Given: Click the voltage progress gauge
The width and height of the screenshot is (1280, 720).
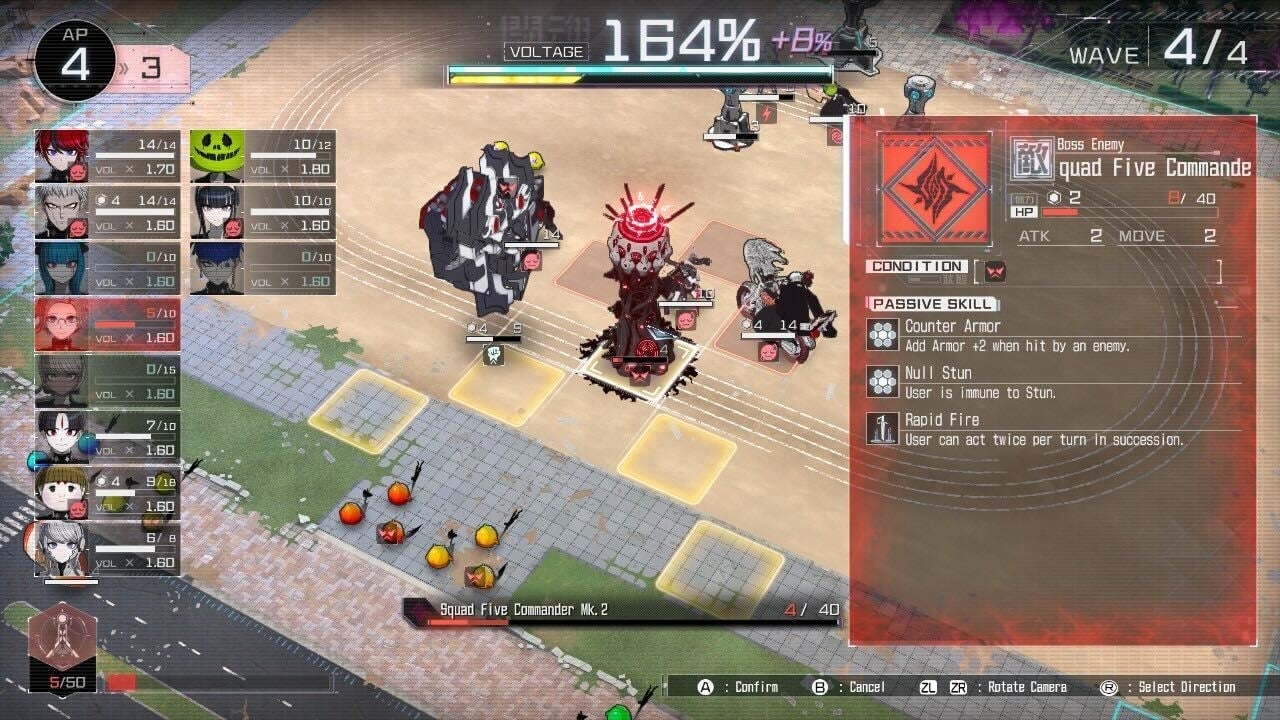Looking at the screenshot, I should point(640,73).
